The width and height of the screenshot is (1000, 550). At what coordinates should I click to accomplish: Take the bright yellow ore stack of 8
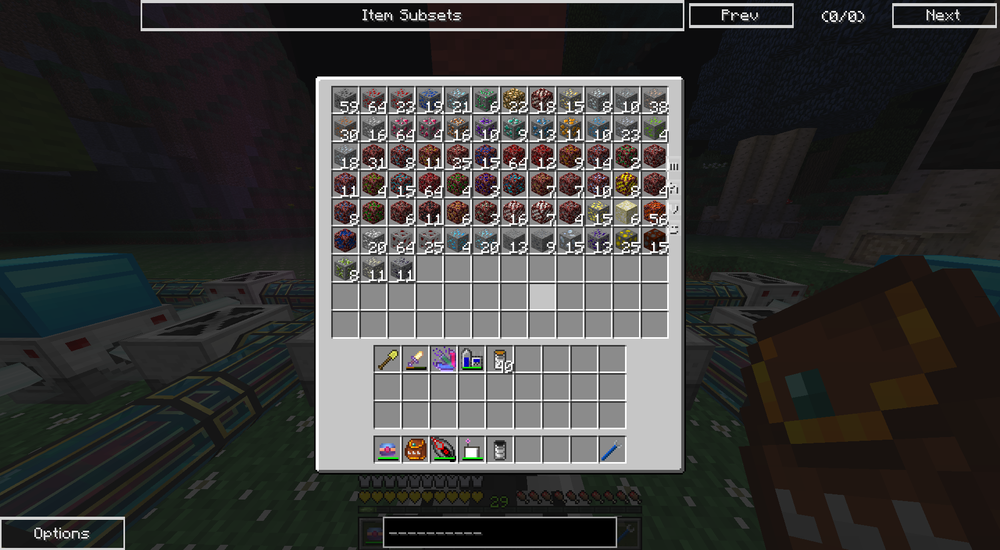(626, 184)
